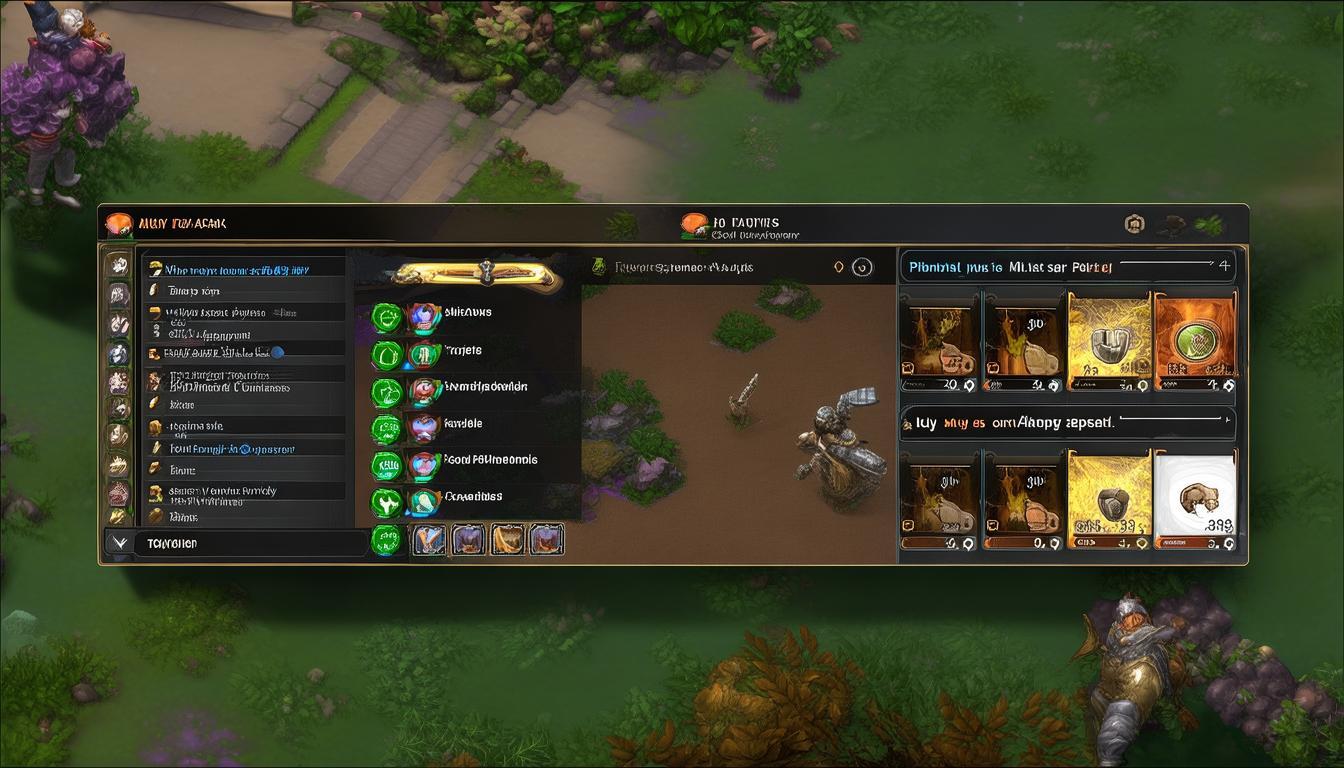The height and width of the screenshot is (768, 1344).
Task: Toggle the chevron arrow at the panel's bottom-left corner
Action: (120, 543)
